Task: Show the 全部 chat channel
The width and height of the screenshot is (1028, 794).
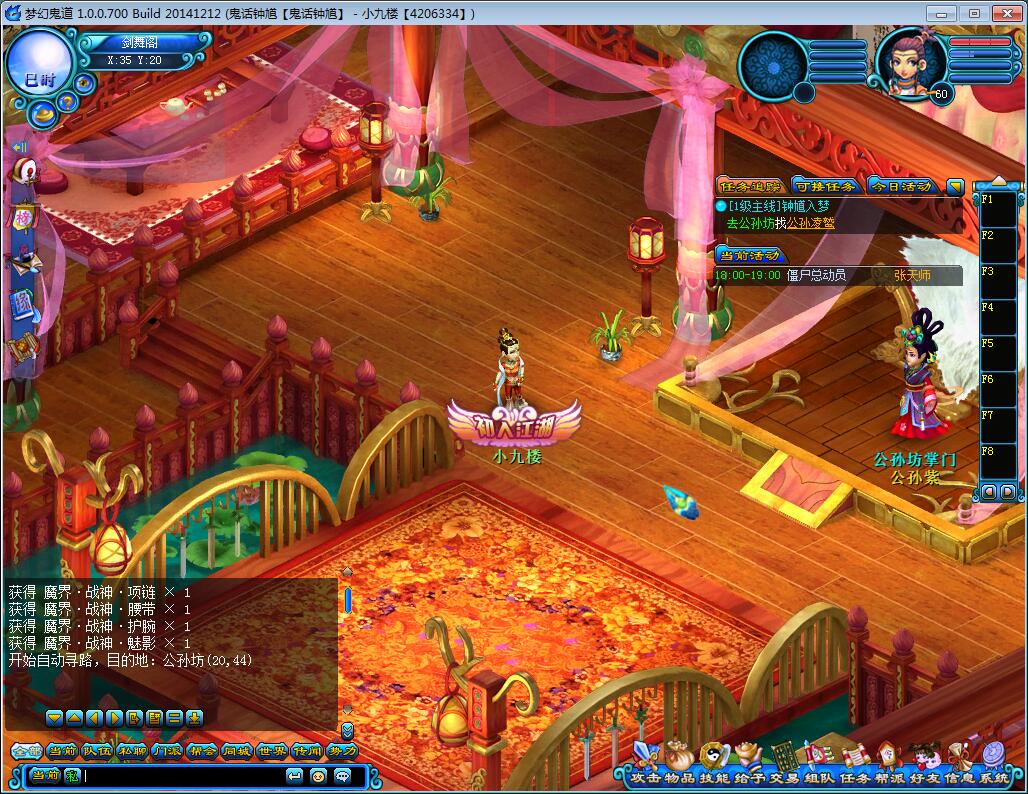Action: tap(25, 751)
